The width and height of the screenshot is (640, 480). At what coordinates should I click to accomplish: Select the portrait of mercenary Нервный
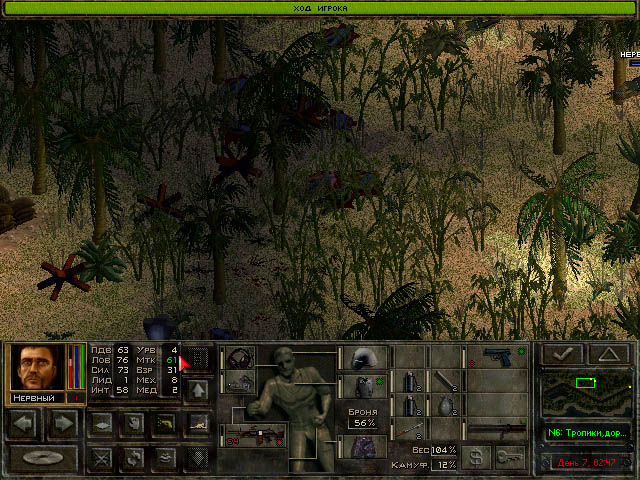pyautogui.click(x=37, y=367)
